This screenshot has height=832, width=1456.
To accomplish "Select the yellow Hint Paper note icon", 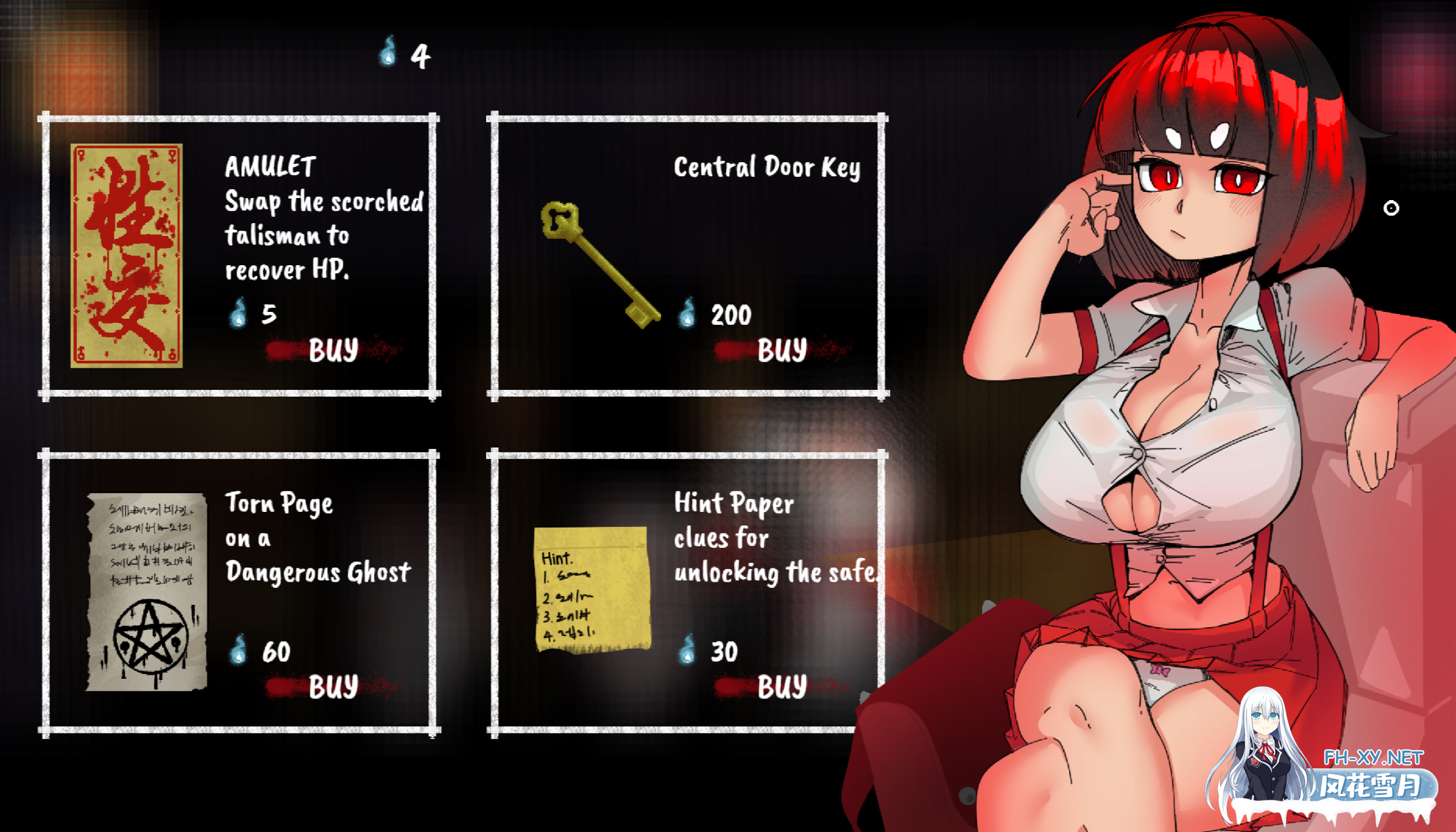I will pyautogui.click(x=592, y=590).
